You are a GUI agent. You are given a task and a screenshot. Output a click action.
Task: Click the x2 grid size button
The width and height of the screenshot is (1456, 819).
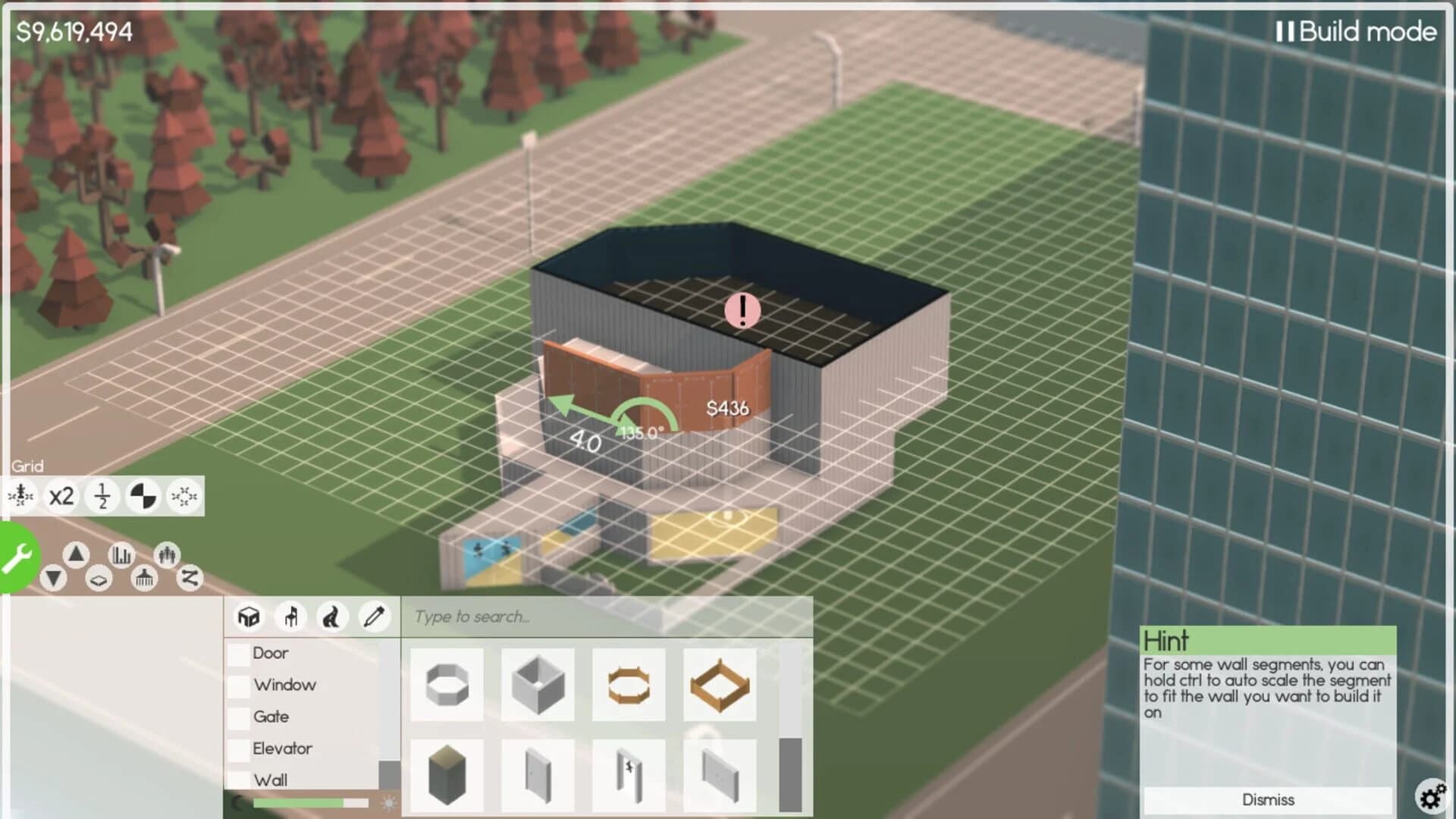[60, 496]
